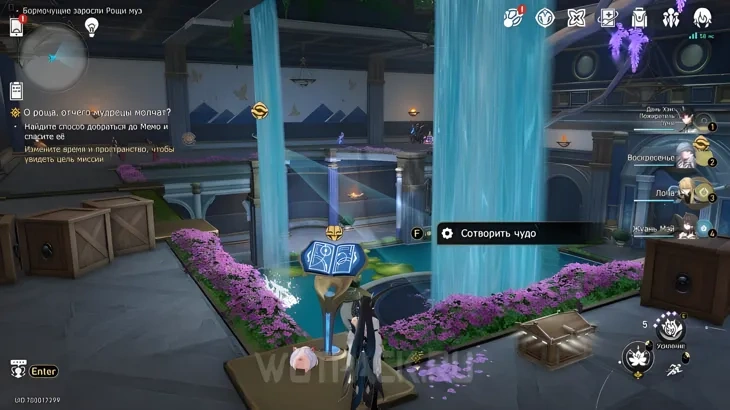Open the character head profile icon
The image size is (730, 410).
pos(702,17)
